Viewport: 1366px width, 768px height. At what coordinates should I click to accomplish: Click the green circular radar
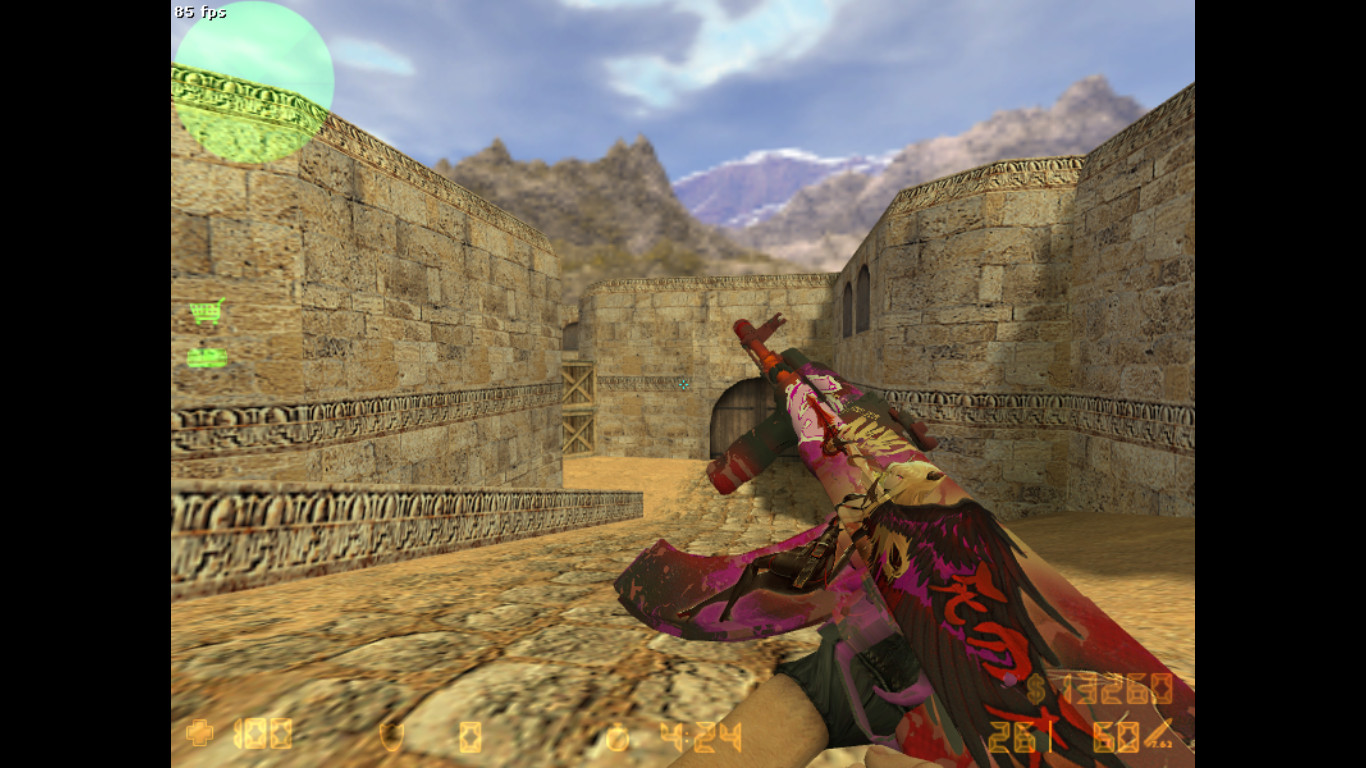(x=254, y=82)
